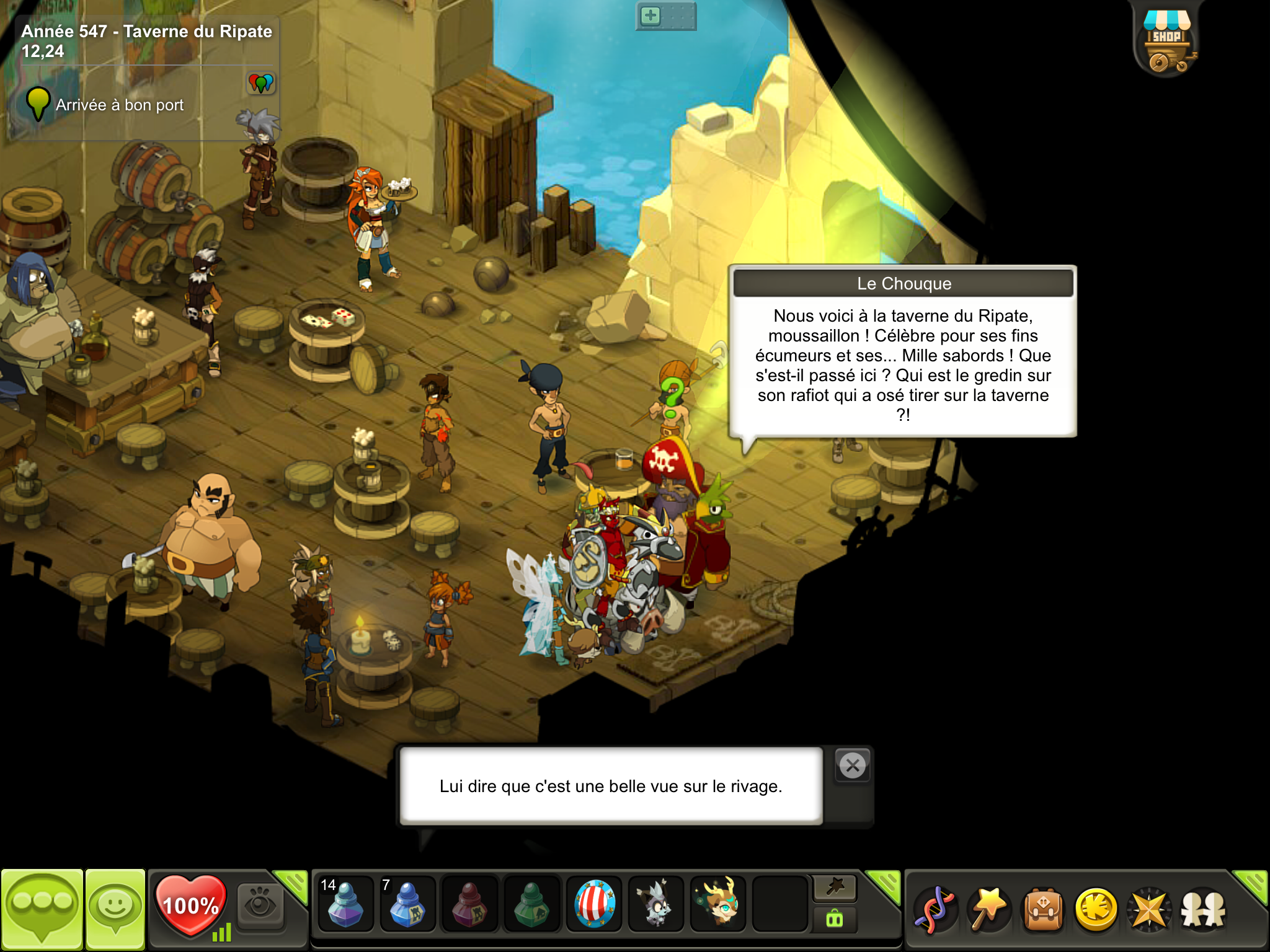This screenshot has height=952, width=1270.
Task: Select the grey wolf pet slot
Action: pos(656,904)
